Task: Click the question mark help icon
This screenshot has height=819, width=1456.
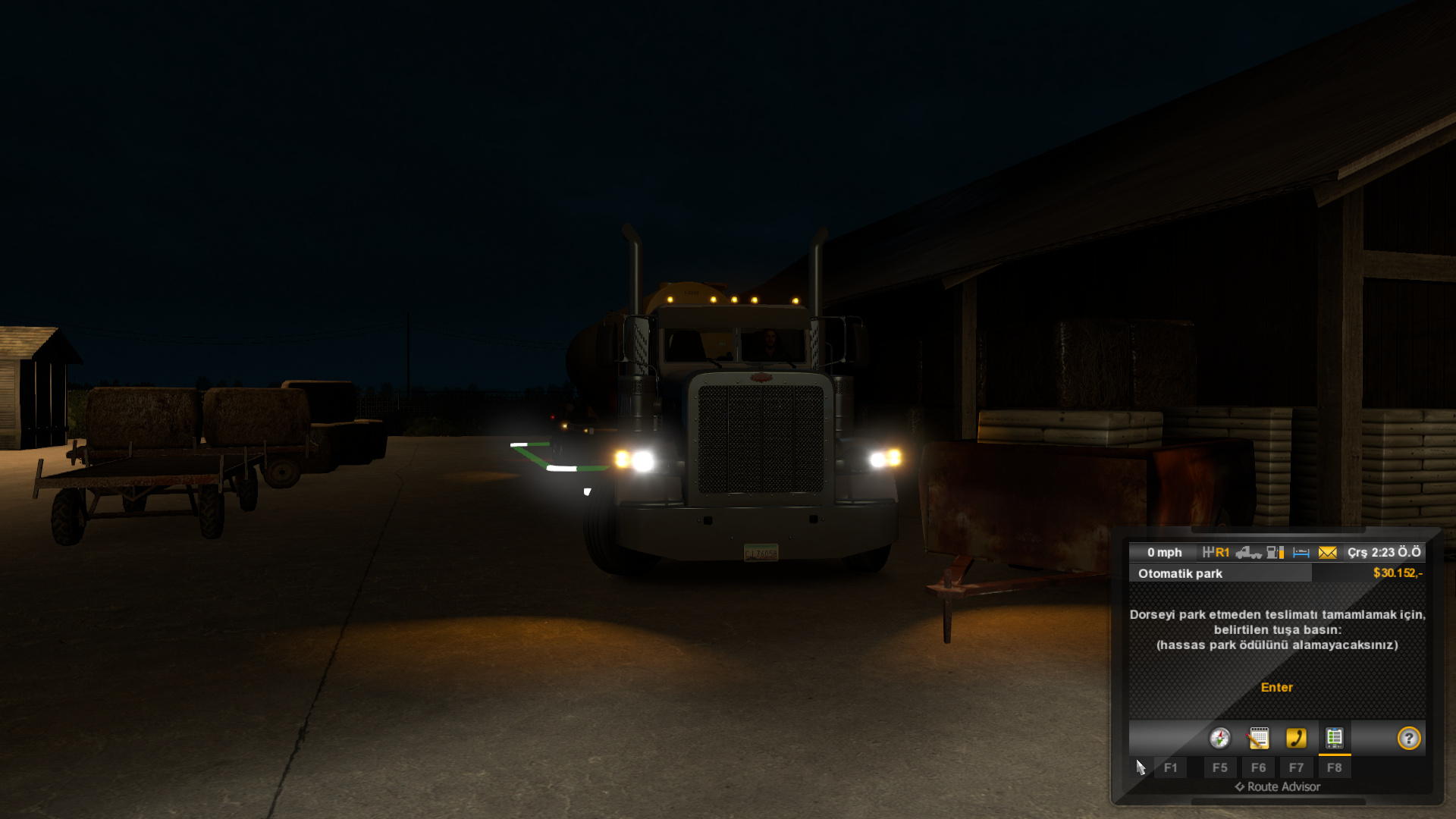Action: coord(1408,738)
